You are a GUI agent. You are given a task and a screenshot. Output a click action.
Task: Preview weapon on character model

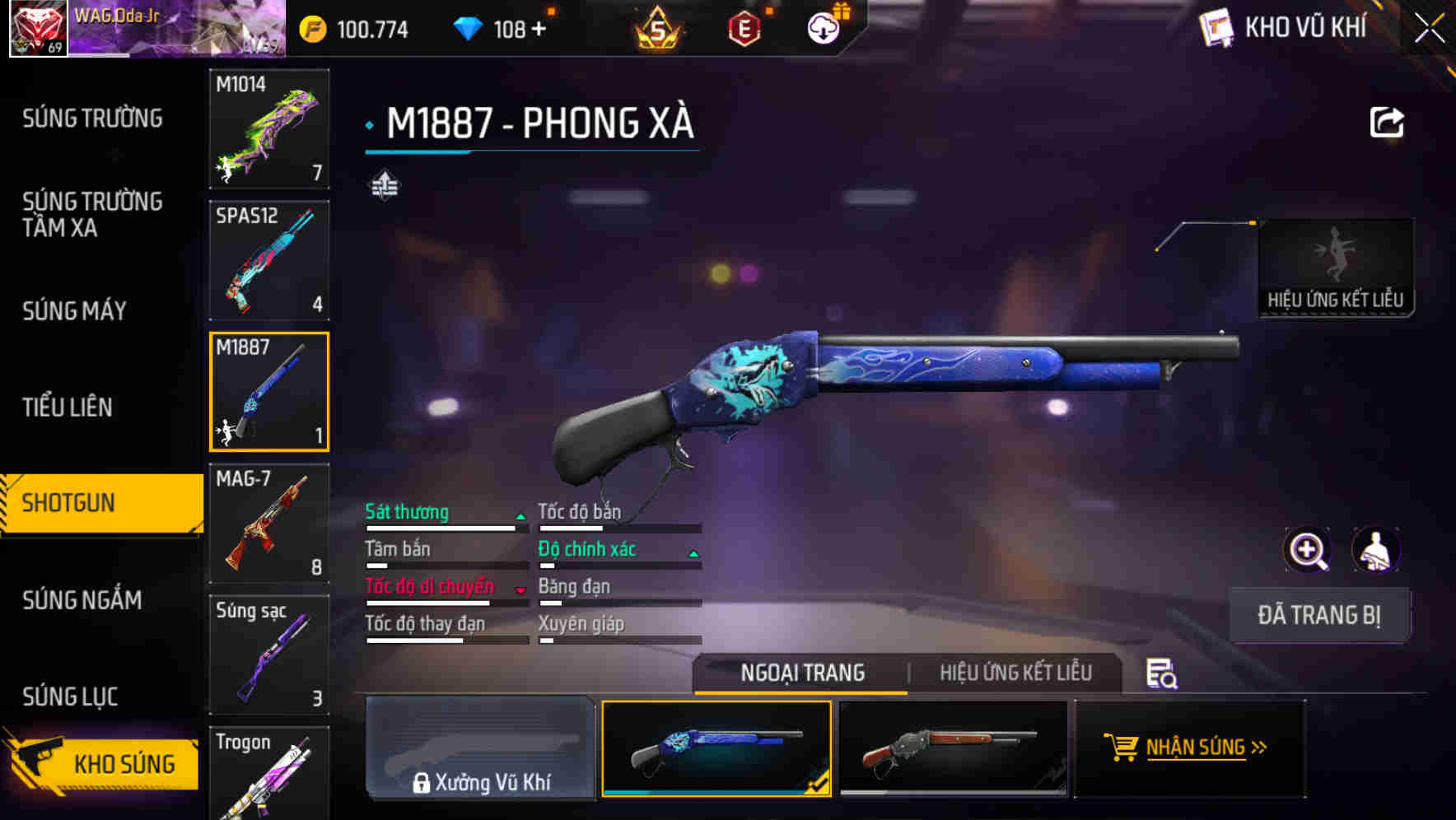1374,550
